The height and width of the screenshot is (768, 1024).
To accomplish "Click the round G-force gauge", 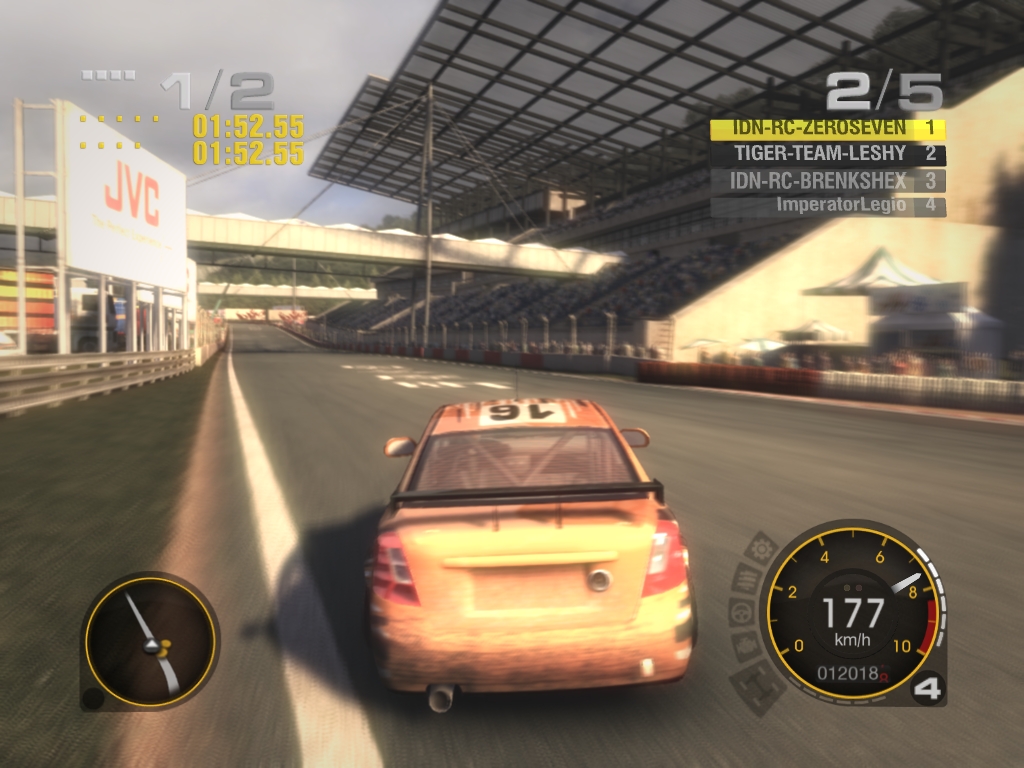I will 150,641.
